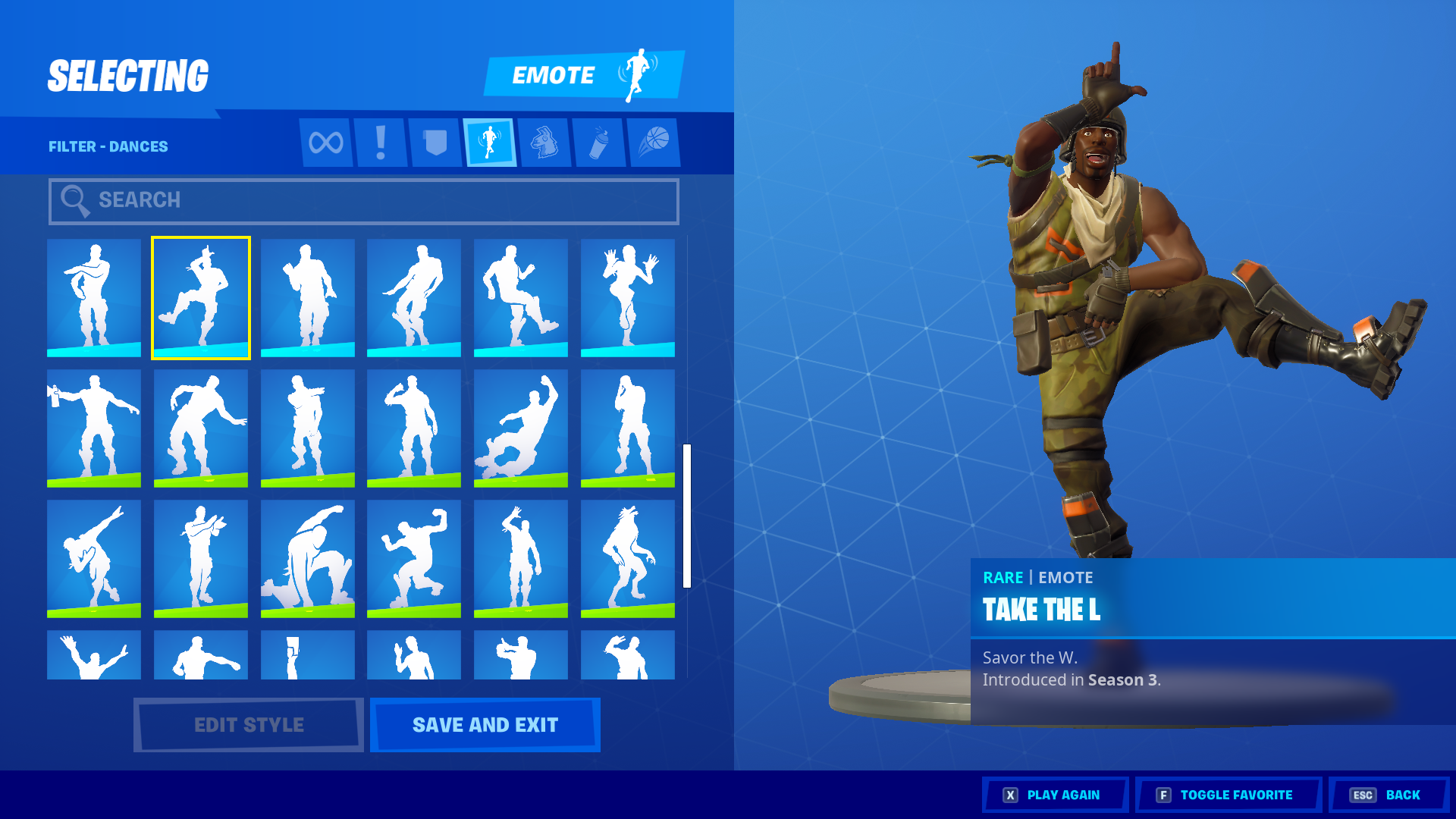1456x819 pixels.
Task: Choose the emote holding a spray can
Action: click(94, 428)
